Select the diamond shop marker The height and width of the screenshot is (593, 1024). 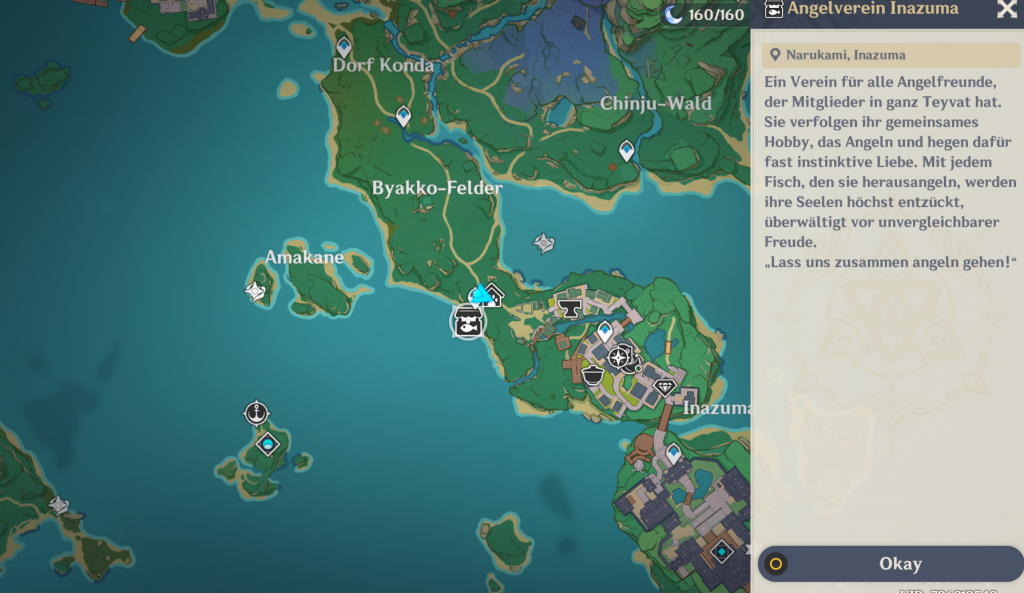pyautogui.click(x=665, y=386)
